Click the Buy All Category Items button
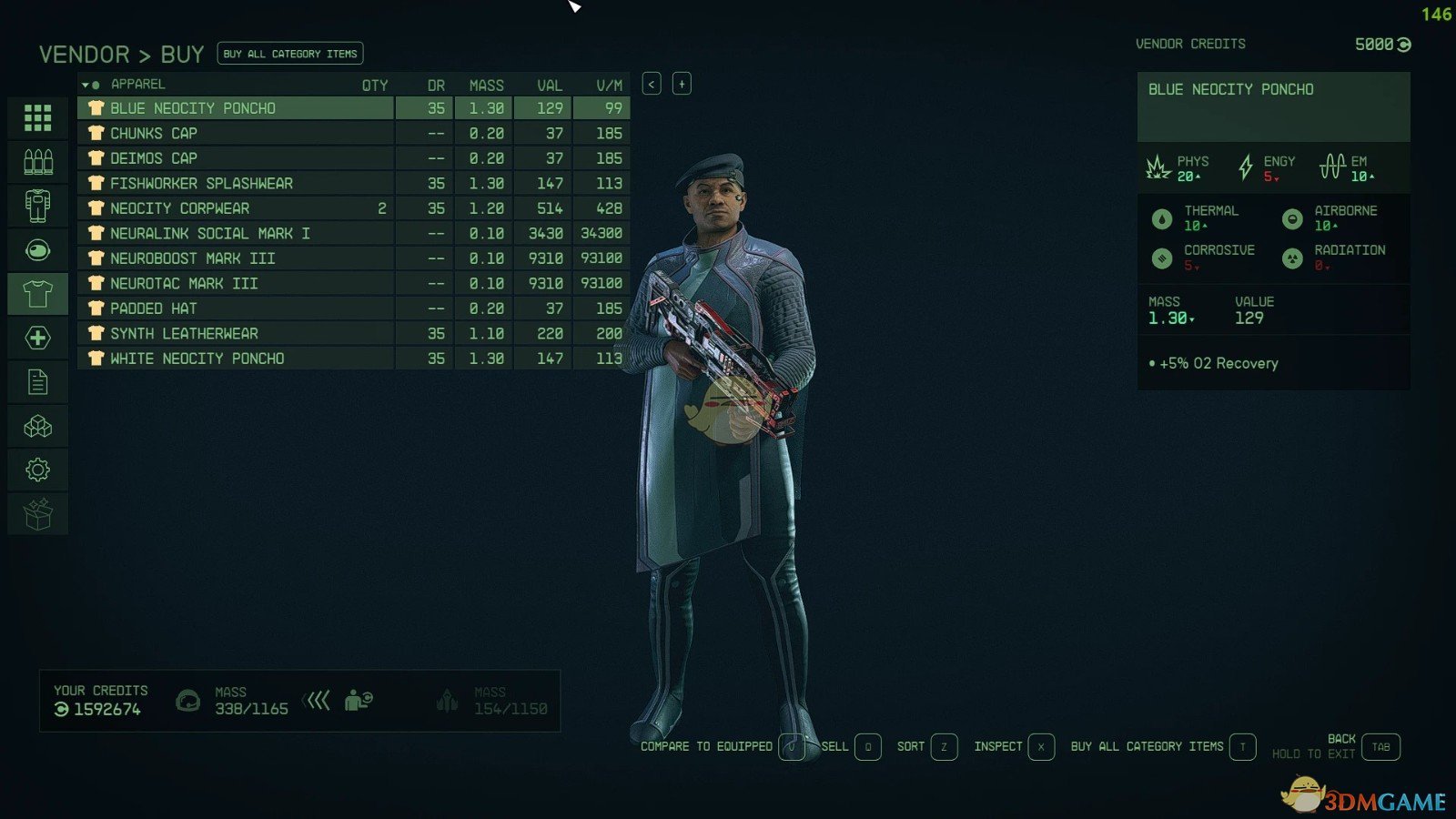1456x819 pixels. (x=290, y=54)
